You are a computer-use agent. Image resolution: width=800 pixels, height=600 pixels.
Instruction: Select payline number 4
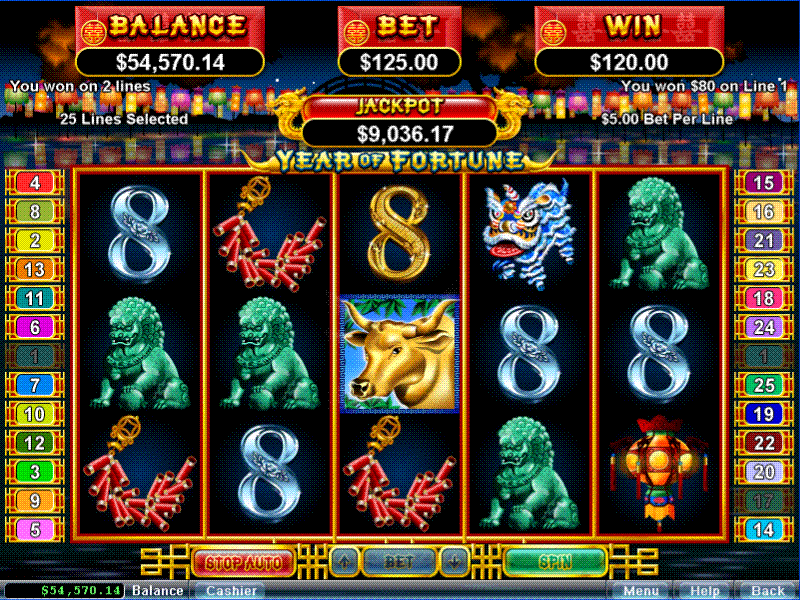(x=35, y=183)
